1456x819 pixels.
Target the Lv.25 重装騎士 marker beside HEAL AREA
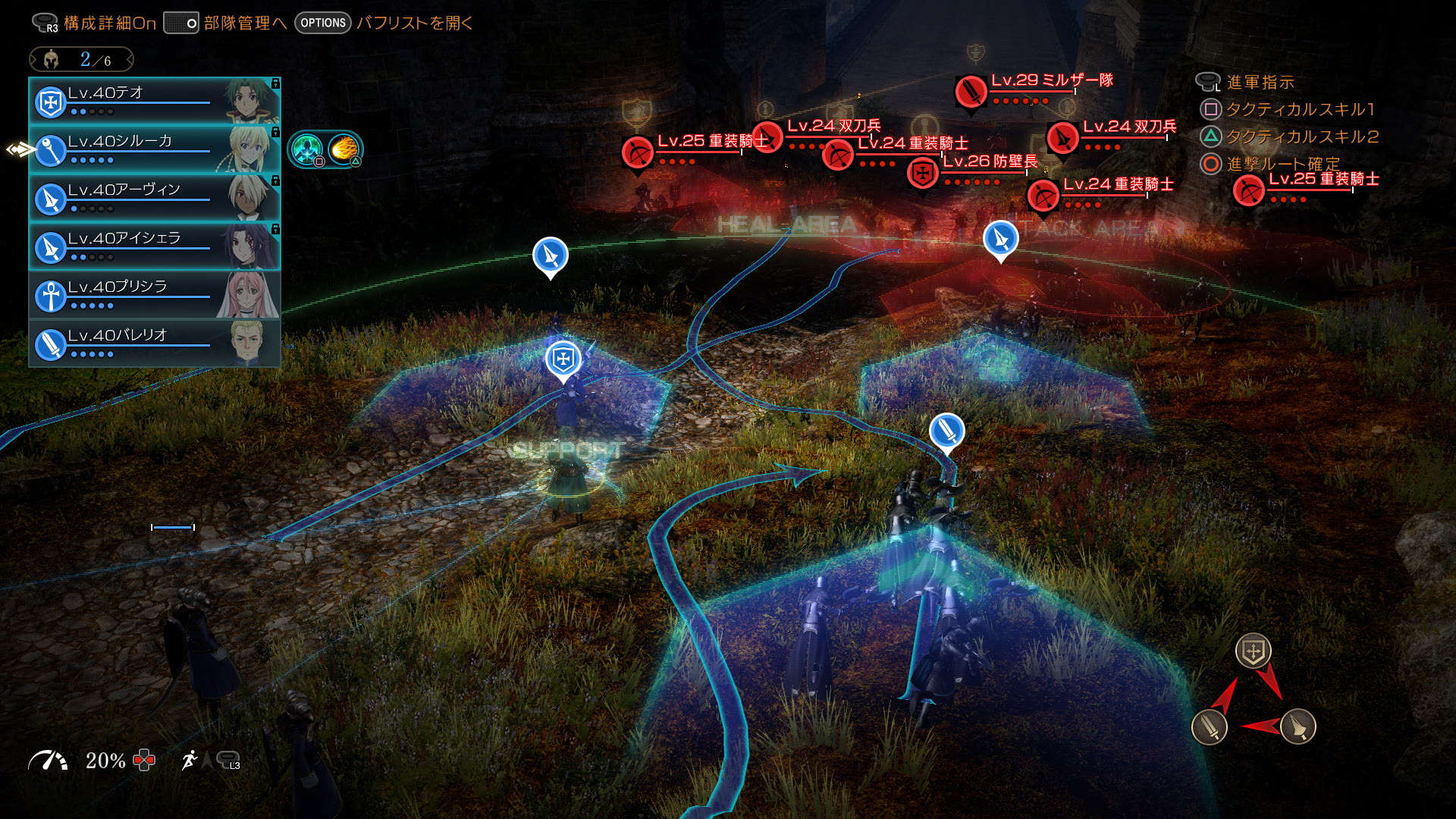point(638,152)
